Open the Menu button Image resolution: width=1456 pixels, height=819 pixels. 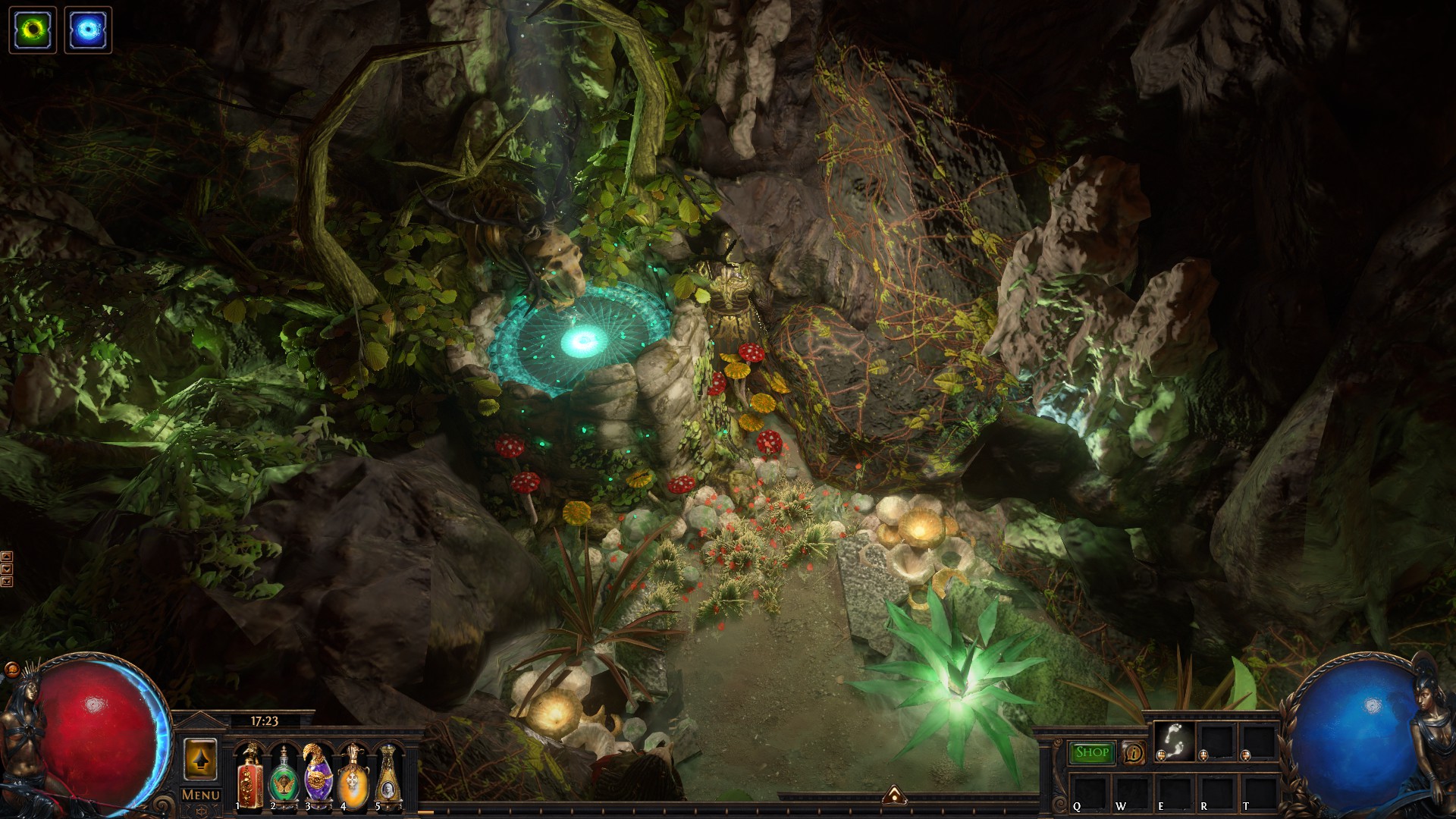(201, 795)
